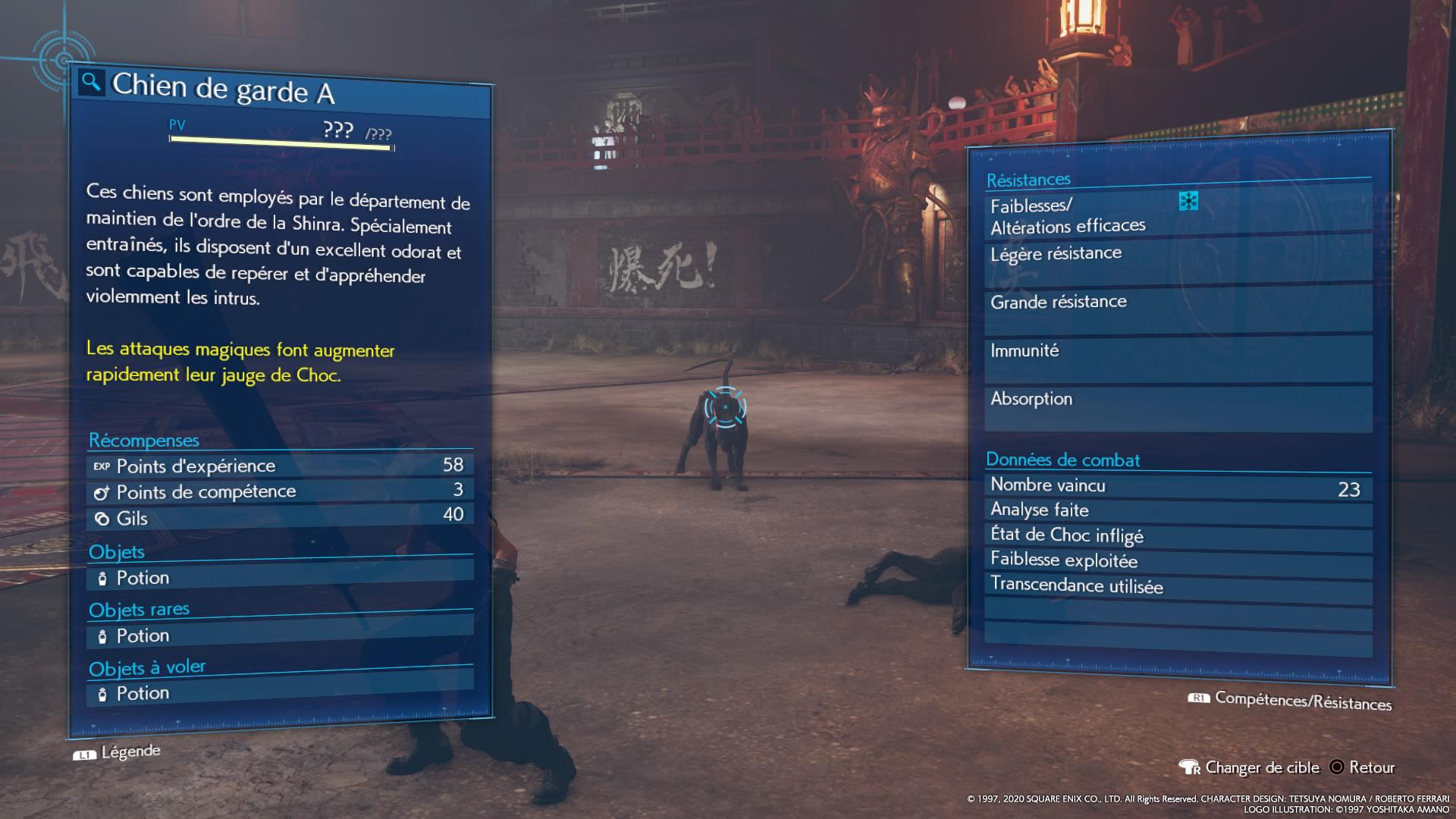
Task: Choose Changer de cible
Action: [x=1250, y=767]
